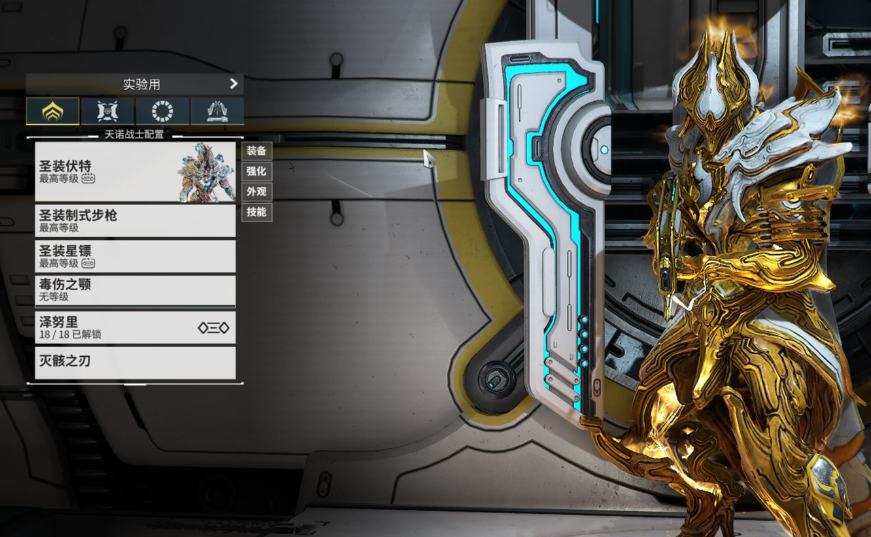Select the 泽努里 focus school slot

point(135,327)
